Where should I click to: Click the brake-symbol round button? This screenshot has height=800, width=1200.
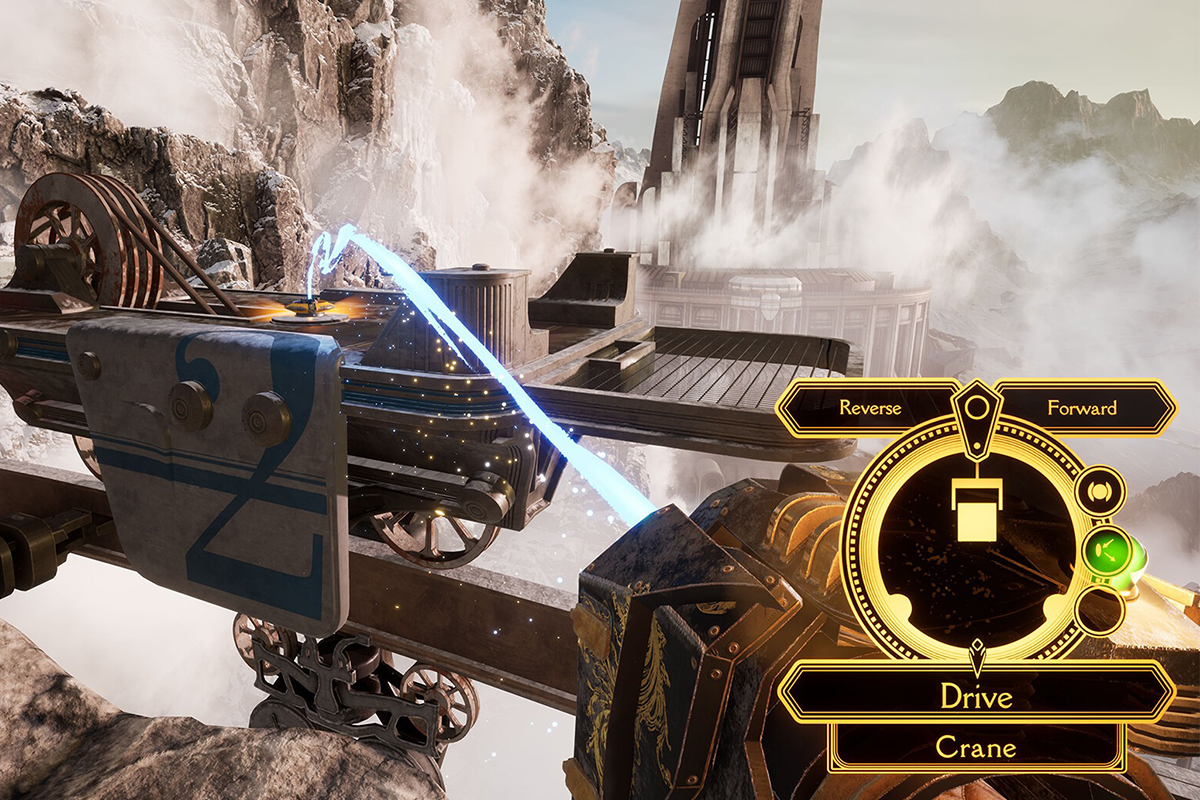pyautogui.click(x=1101, y=491)
